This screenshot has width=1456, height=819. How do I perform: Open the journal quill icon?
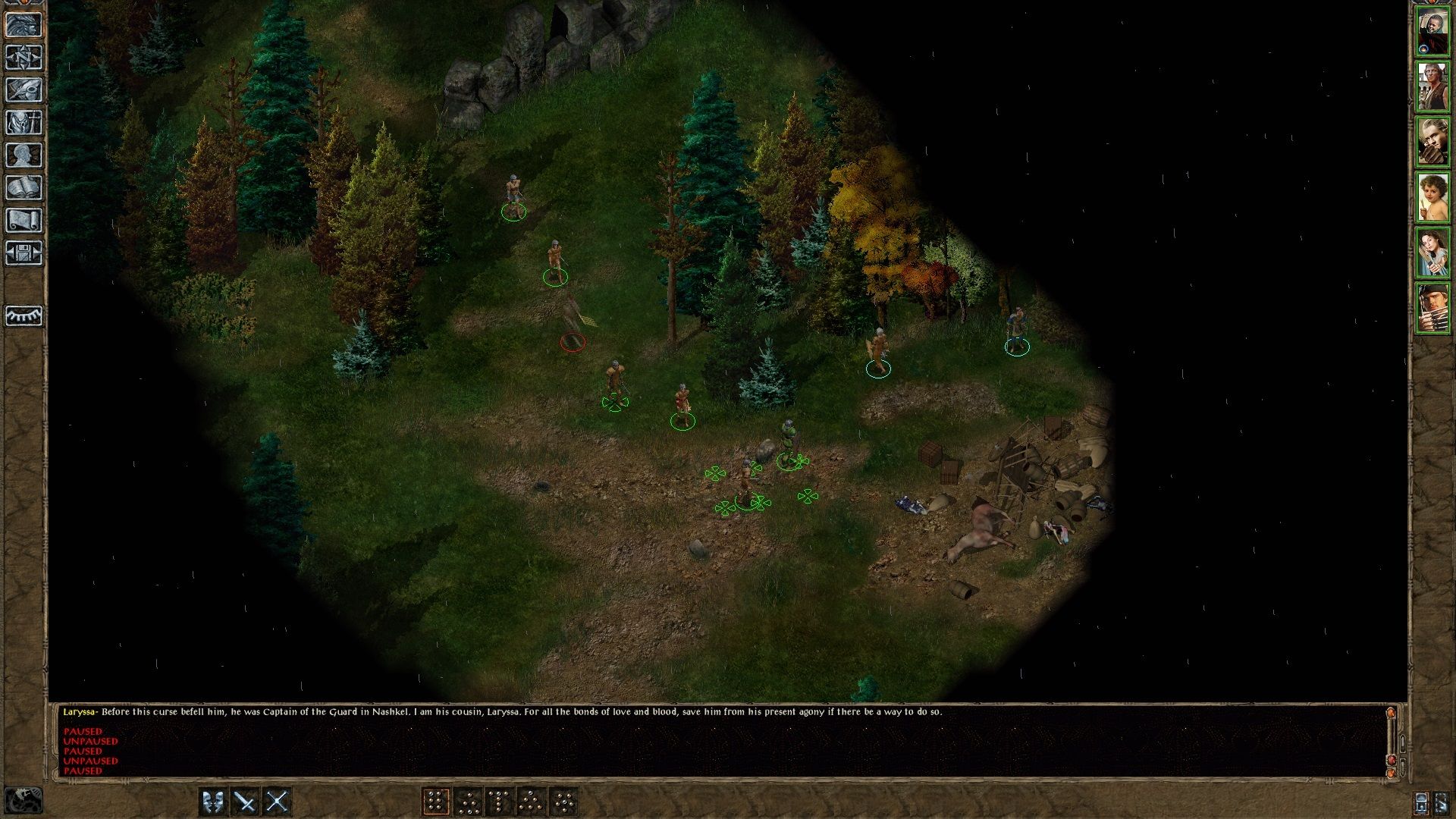coord(24,90)
